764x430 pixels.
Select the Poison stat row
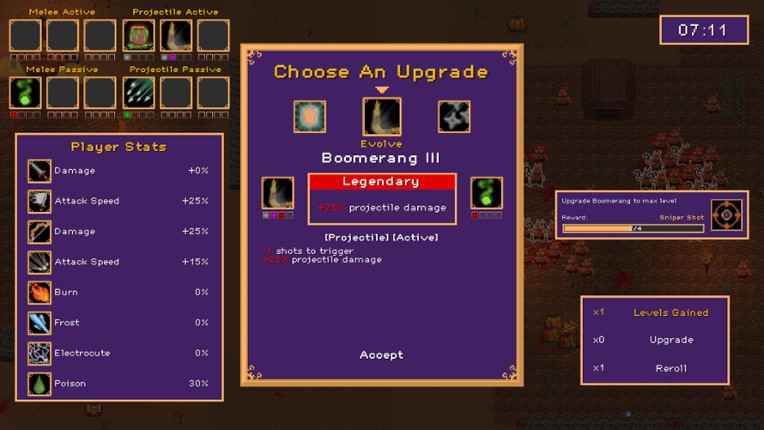[x=120, y=384]
